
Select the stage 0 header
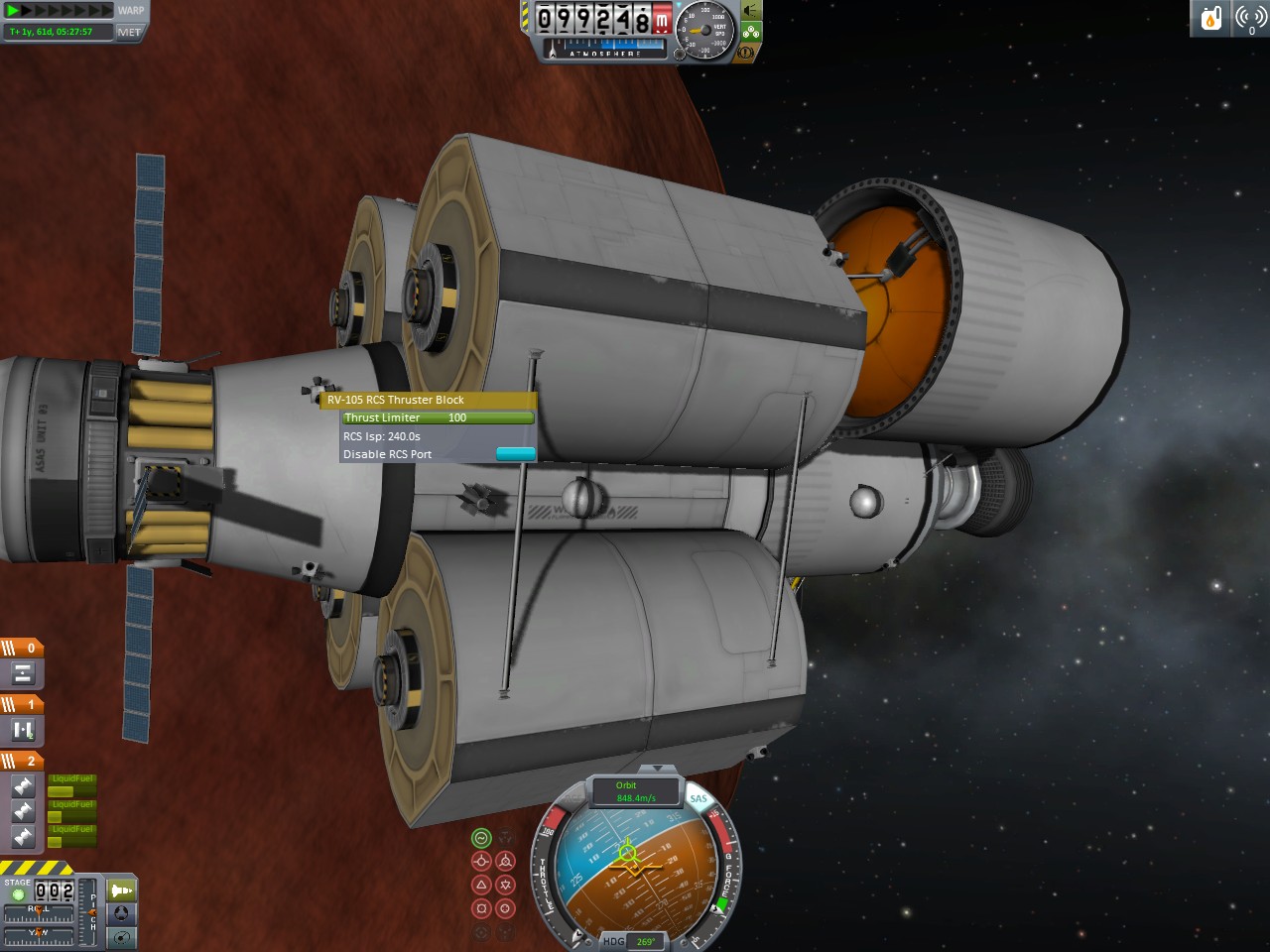click(22, 648)
